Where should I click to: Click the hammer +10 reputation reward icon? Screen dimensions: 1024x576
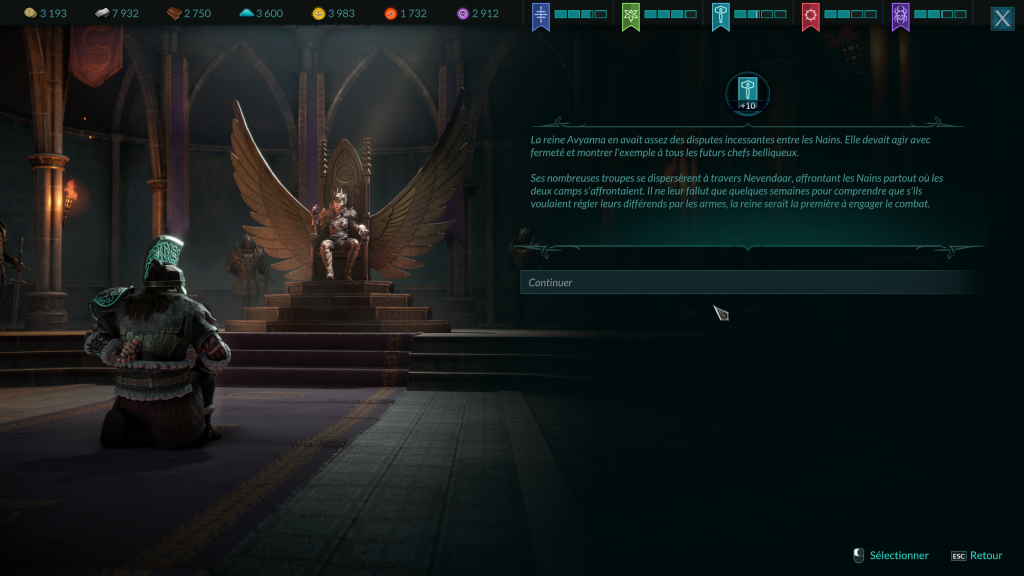point(747,93)
